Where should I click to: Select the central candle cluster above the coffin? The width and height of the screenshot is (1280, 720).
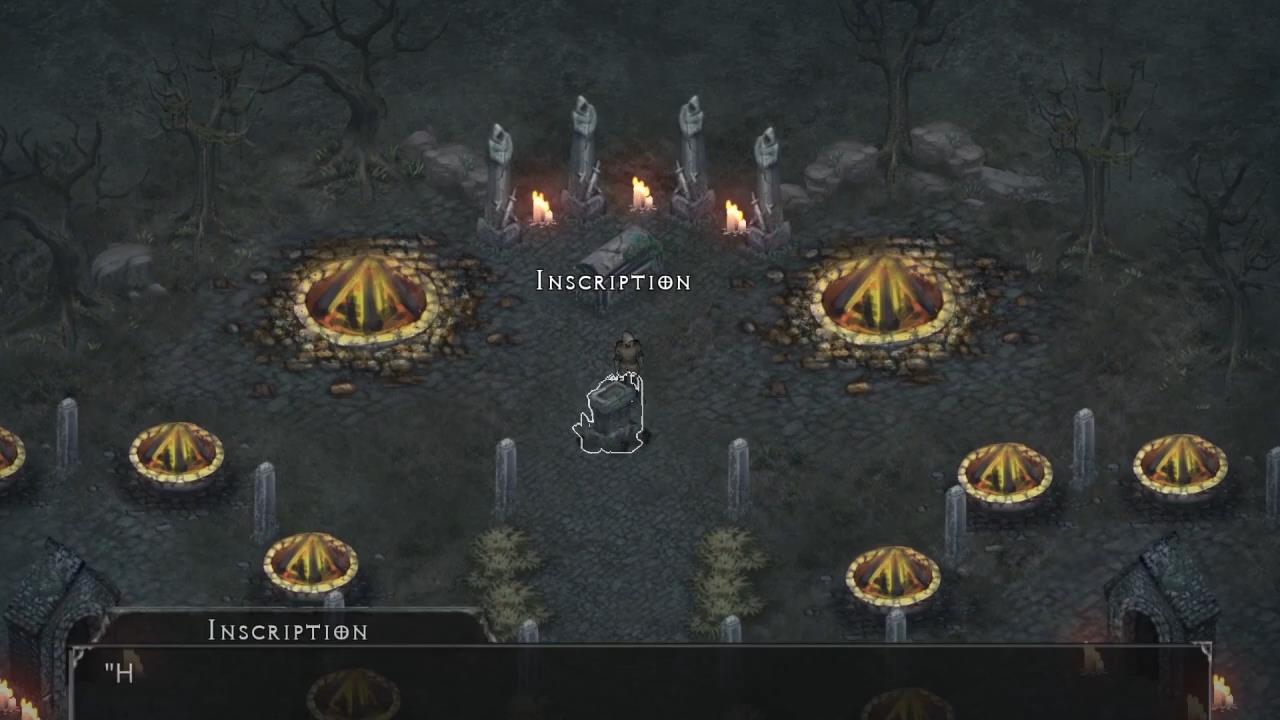[638, 195]
